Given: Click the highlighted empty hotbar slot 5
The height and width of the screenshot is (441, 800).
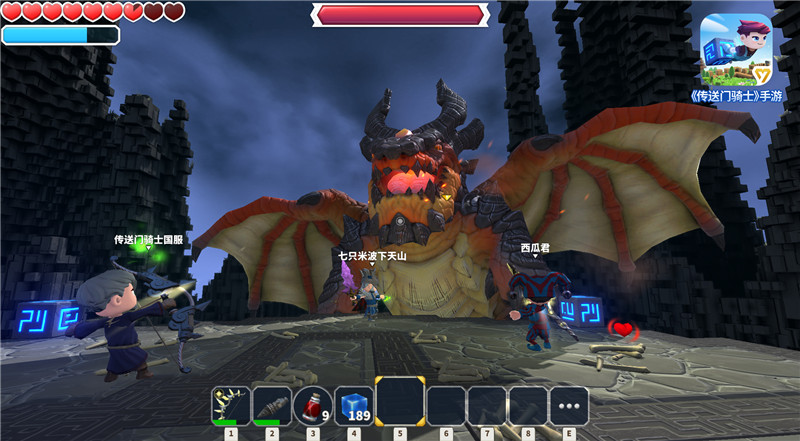Looking at the screenshot, I should [x=400, y=402].
